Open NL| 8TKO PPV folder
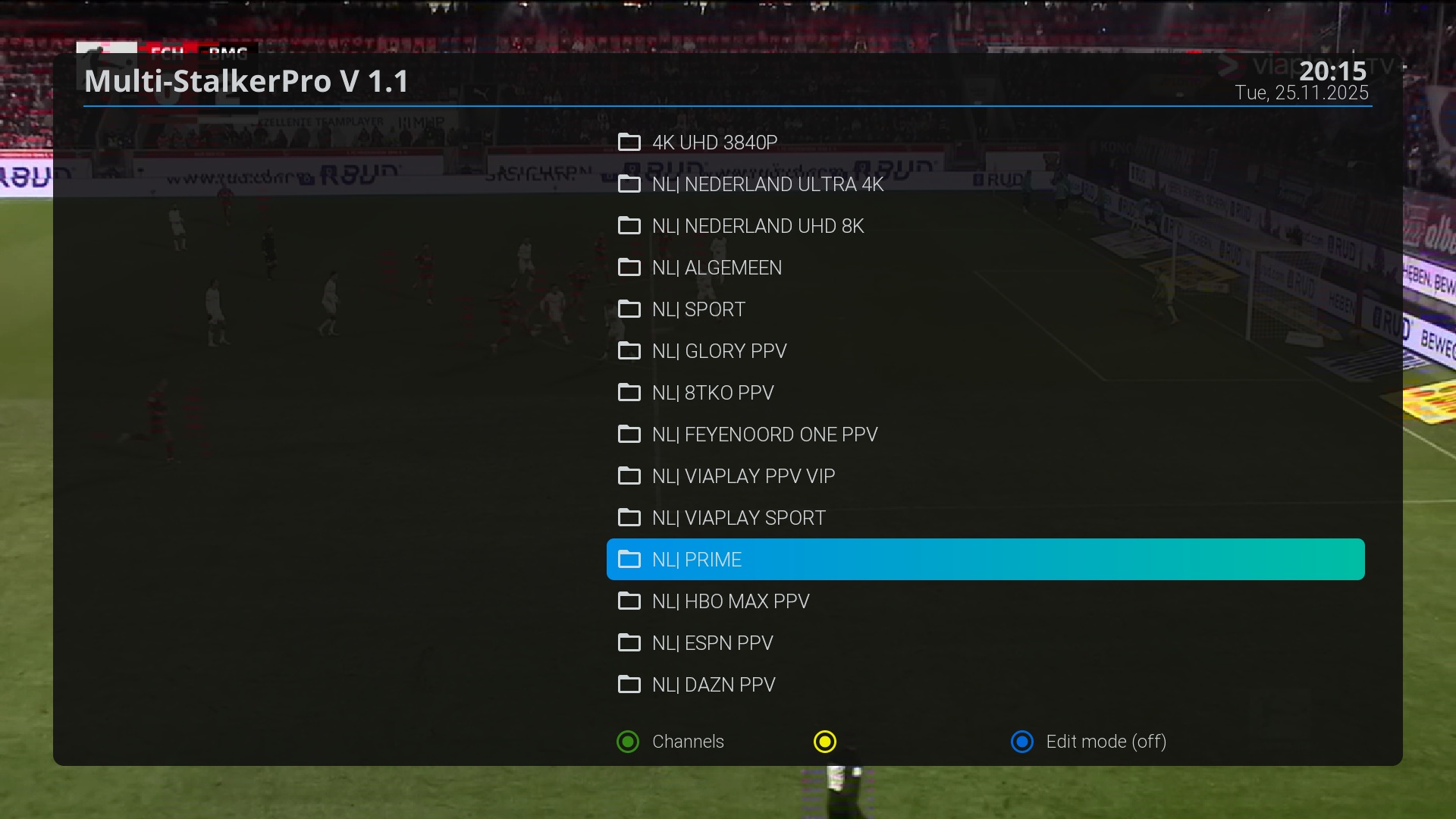 pyautogui.click(x=713, y=393)
